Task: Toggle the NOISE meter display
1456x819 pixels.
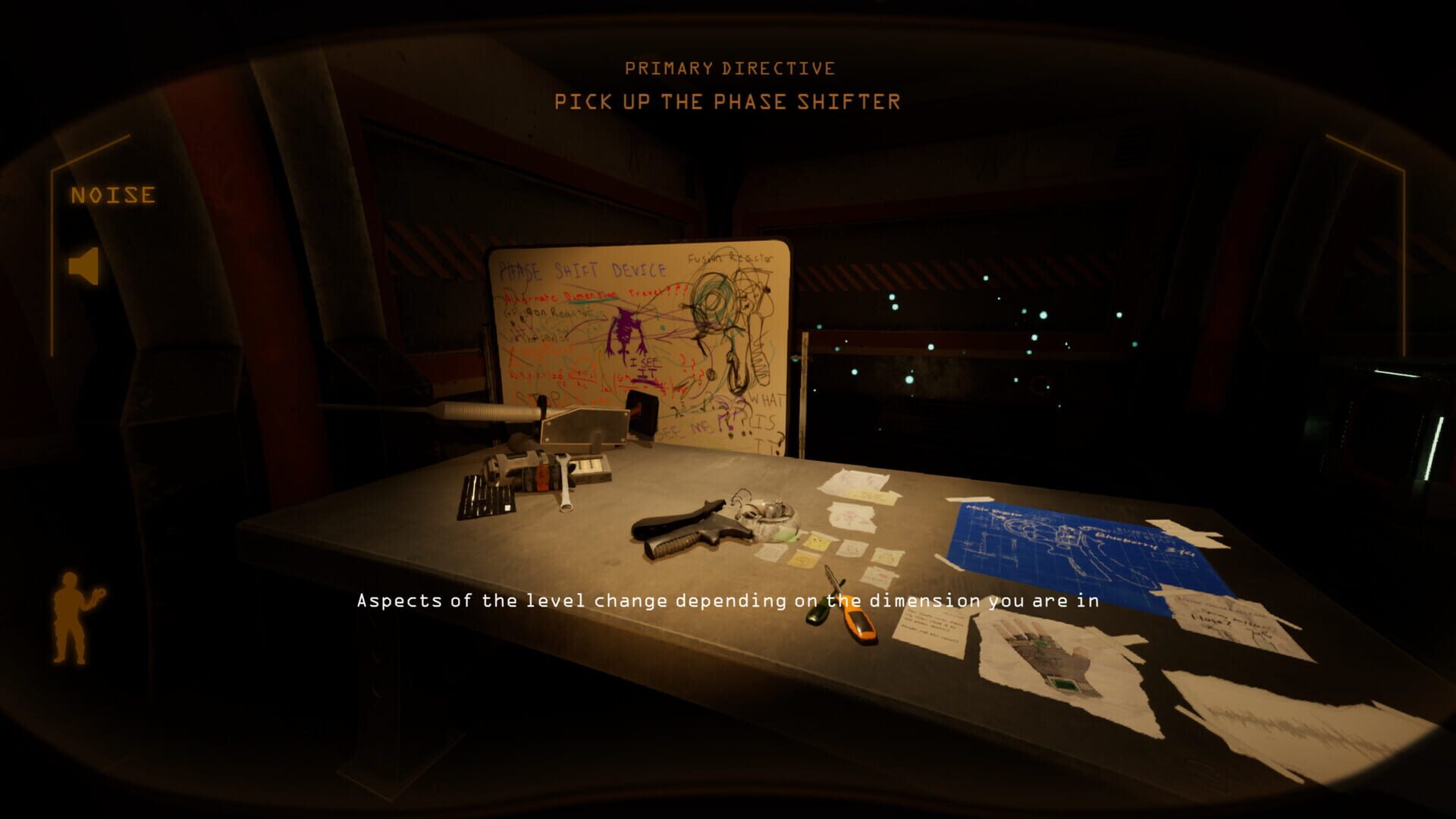Action: click(112, 196)
